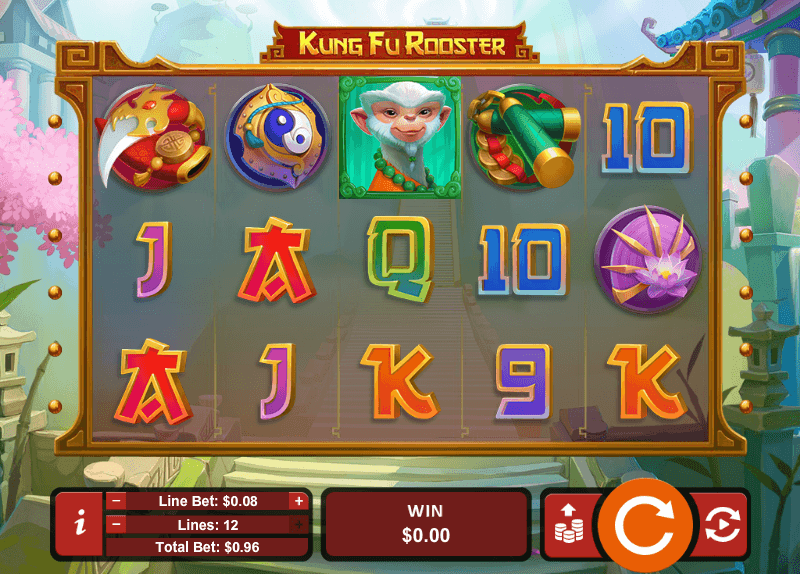Increase the number of Lines
The height and width of the screenshot is (574, 800).
(x=298, y=524)
